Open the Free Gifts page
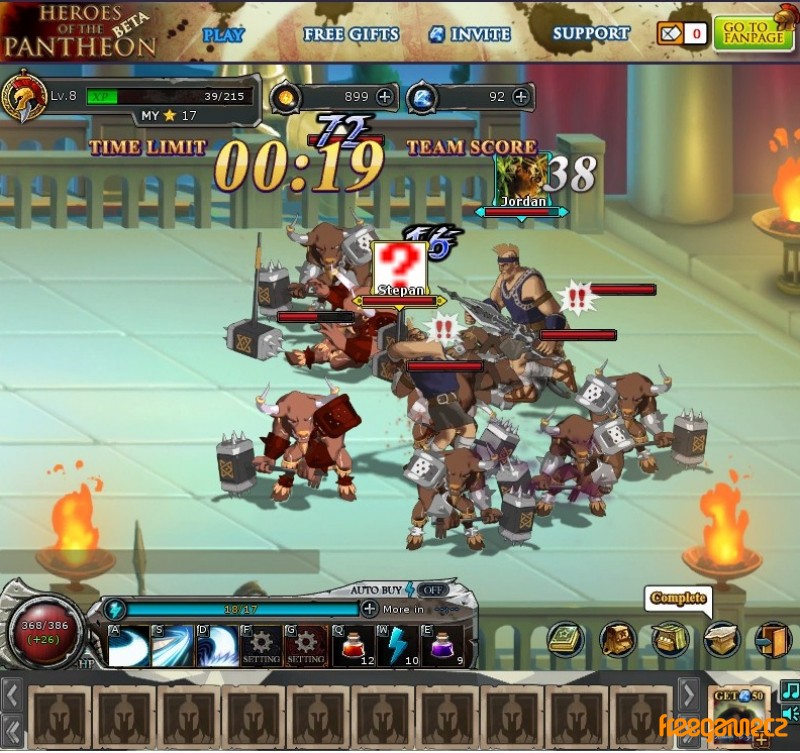800x753 pixels. pos(351,34)
